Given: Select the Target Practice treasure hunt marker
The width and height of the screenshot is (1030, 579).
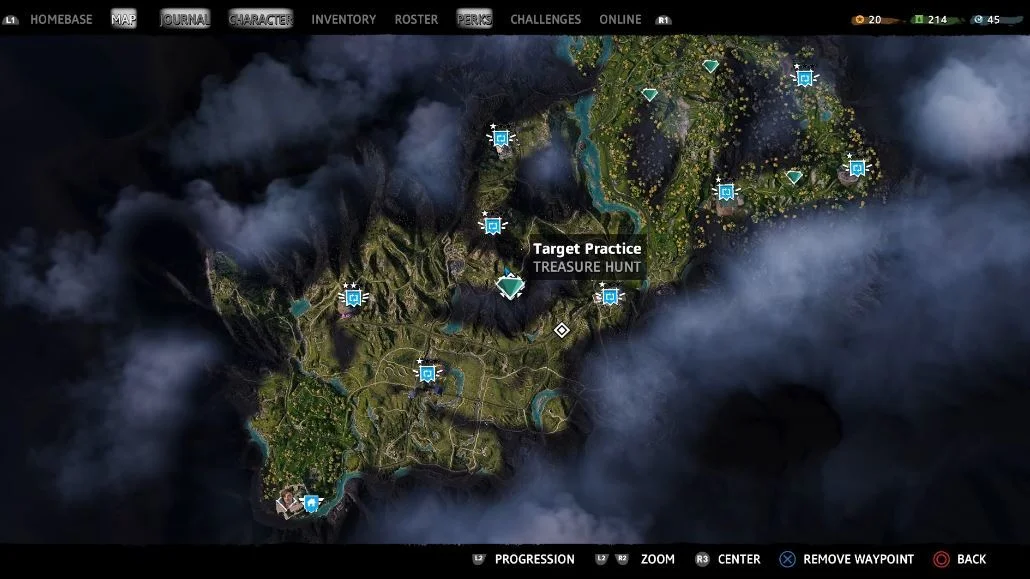Looking at the screenshot, I should point(510,286).
